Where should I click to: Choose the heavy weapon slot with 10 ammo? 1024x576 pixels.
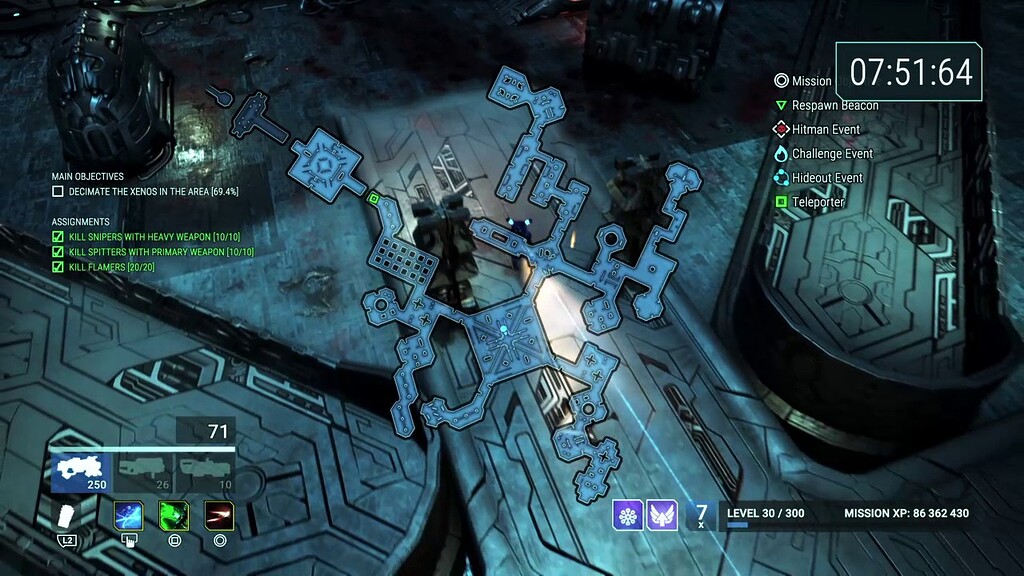click(205, 472)
